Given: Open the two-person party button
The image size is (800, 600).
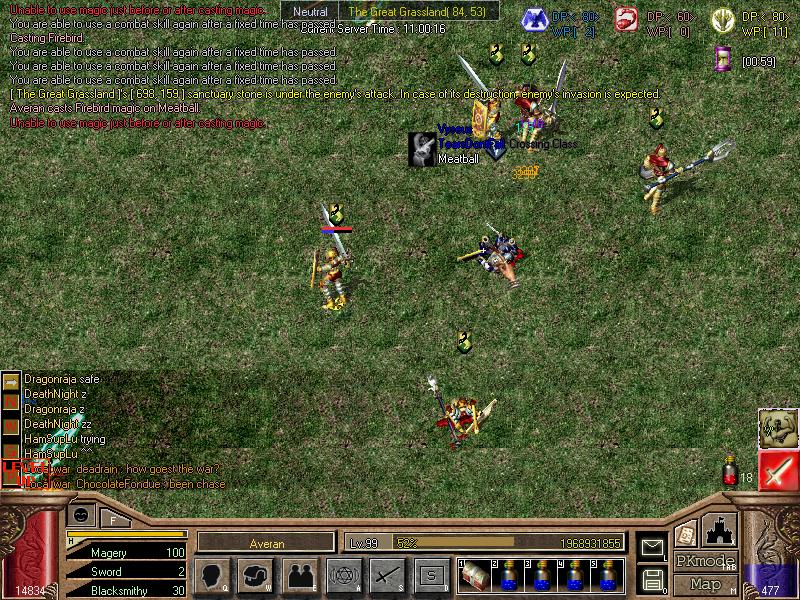Looking at the screenshot, I should click(300, 576).
